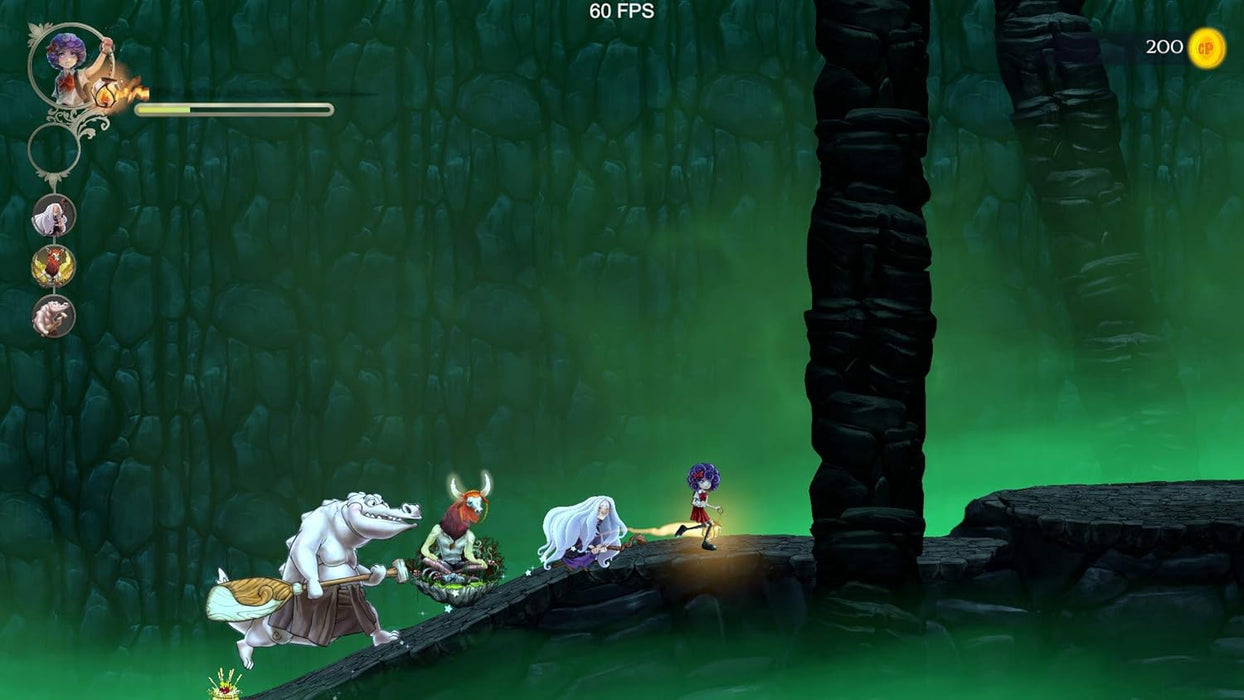
Task: Pick the white crocodile companion icon
Action: 54,316
